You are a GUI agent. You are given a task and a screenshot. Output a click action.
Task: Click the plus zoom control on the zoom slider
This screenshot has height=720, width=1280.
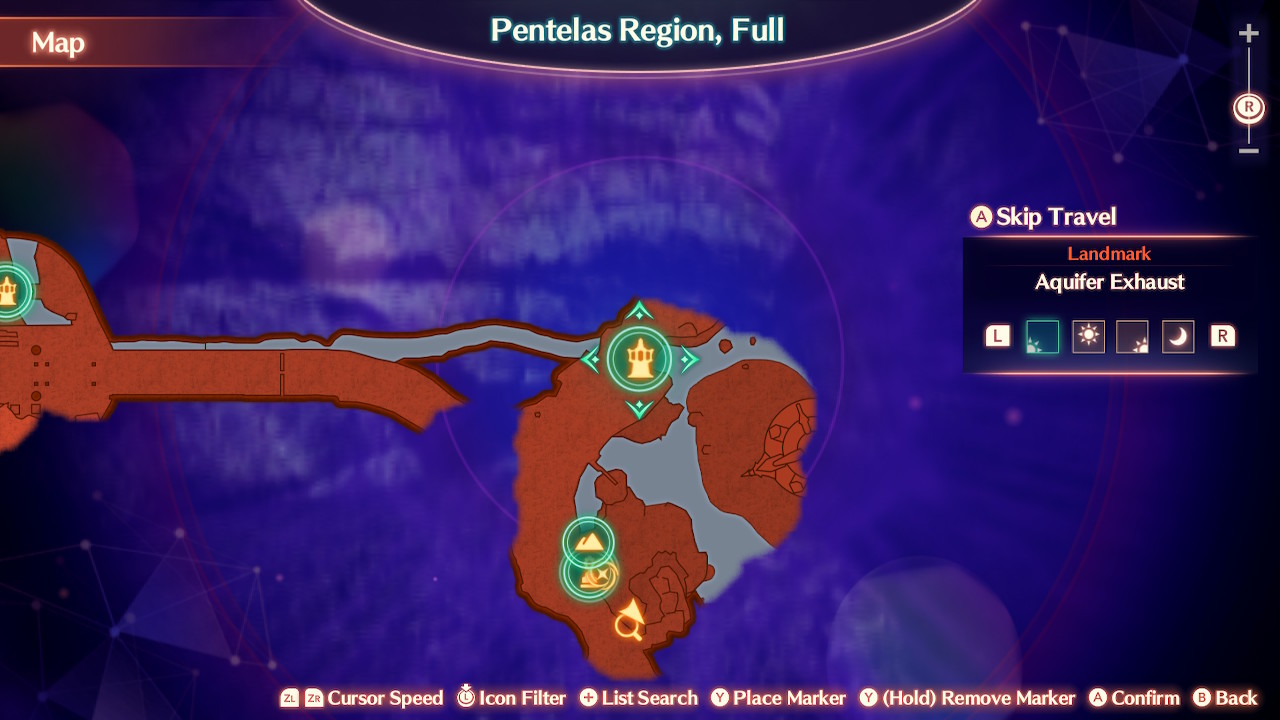tap(1248, 32)
